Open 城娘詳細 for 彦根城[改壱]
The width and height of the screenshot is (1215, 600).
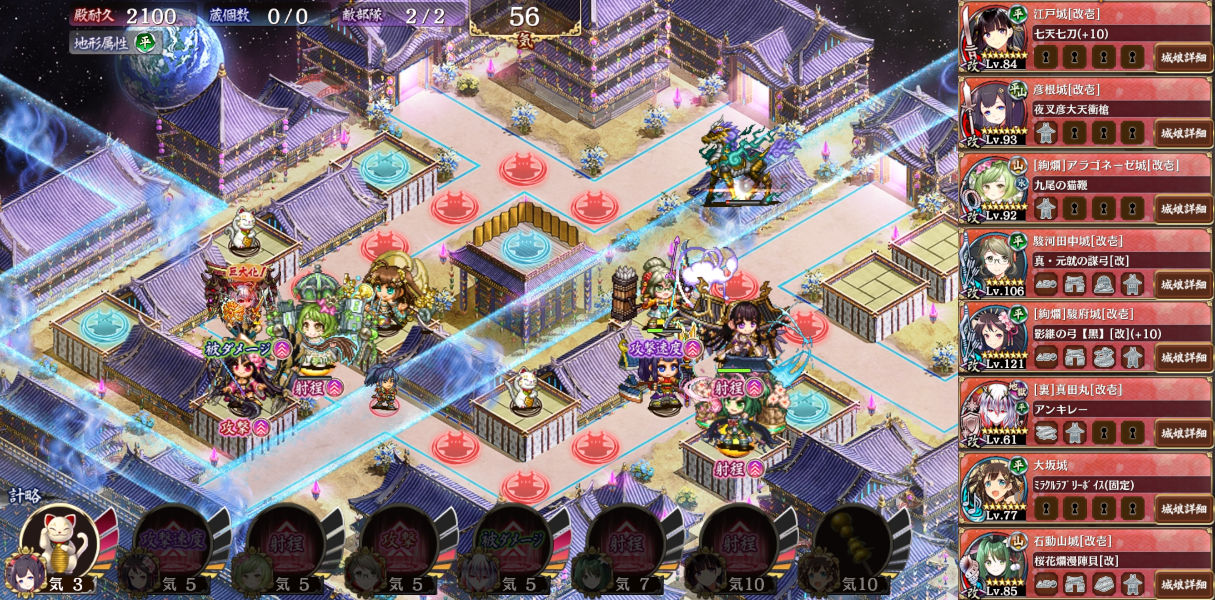(x=1183, y=133)
